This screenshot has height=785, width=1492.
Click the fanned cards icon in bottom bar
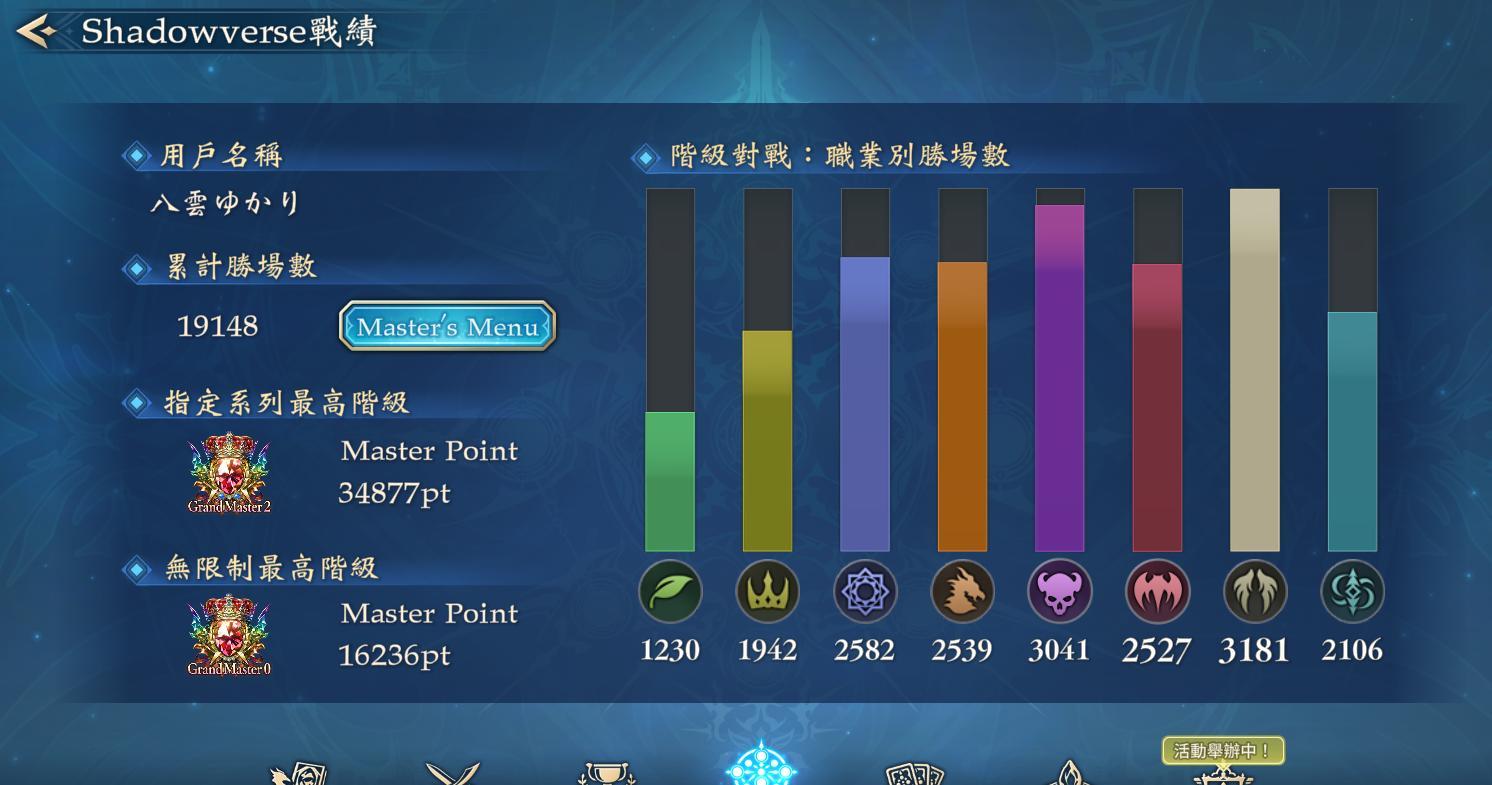coord(915,772)
